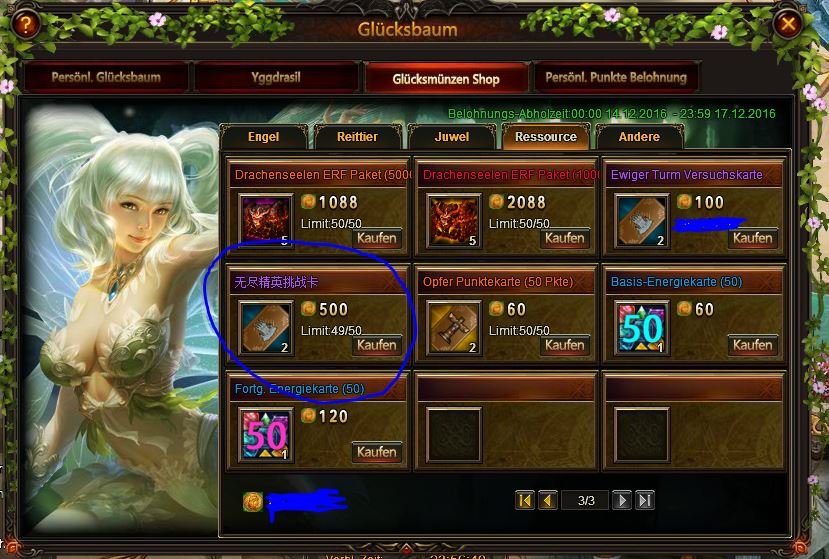829x559 pixels.
Task: Open the Yggdrasil tab
Action: [276, 78]
